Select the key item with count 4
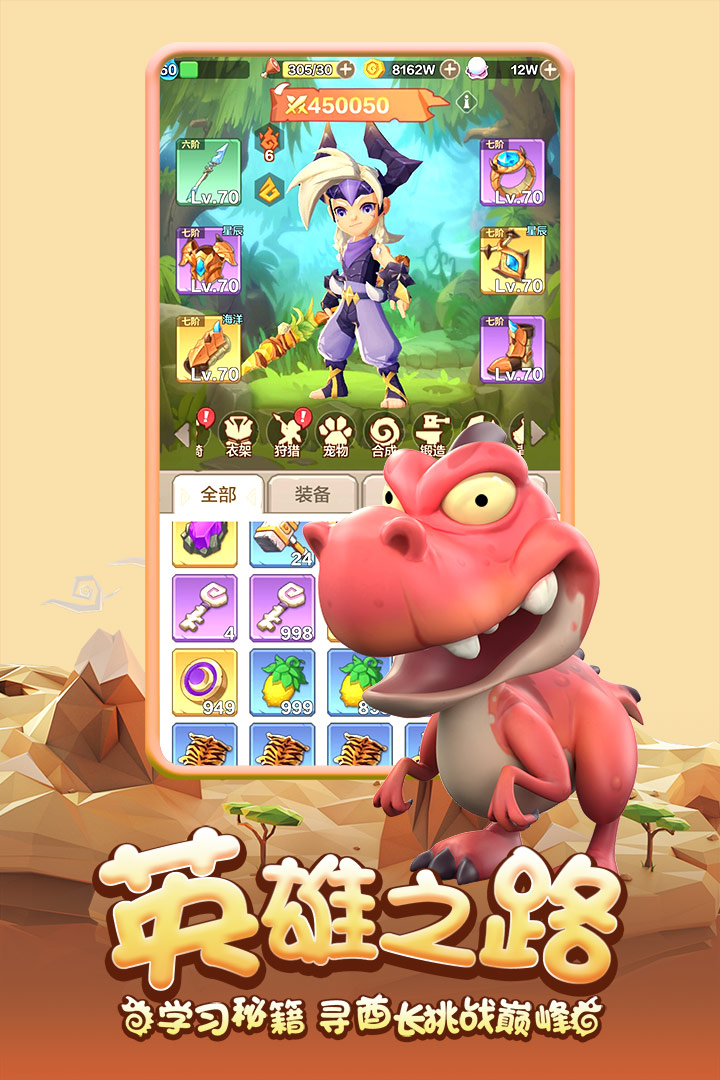The image size is (720, 1080). click(x=205, y=608)
